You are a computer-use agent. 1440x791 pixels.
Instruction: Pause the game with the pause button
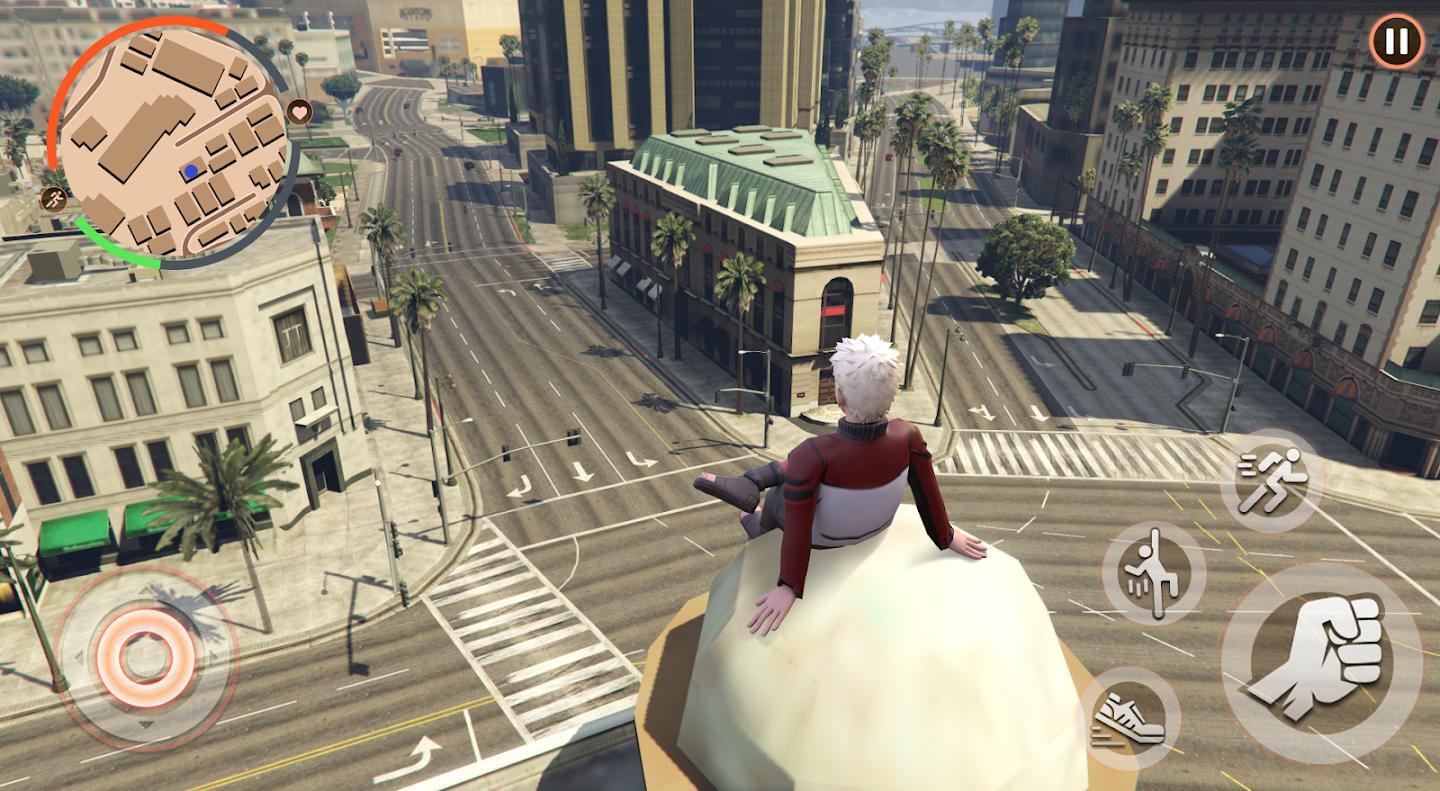(x=1397, y=42)
